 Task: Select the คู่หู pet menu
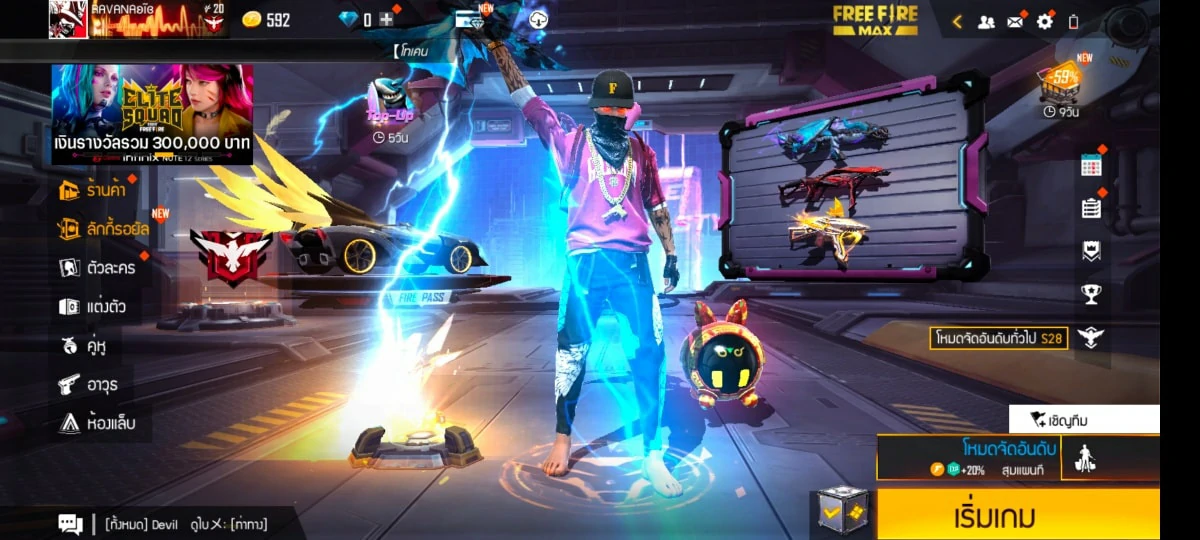pos(84,346)
